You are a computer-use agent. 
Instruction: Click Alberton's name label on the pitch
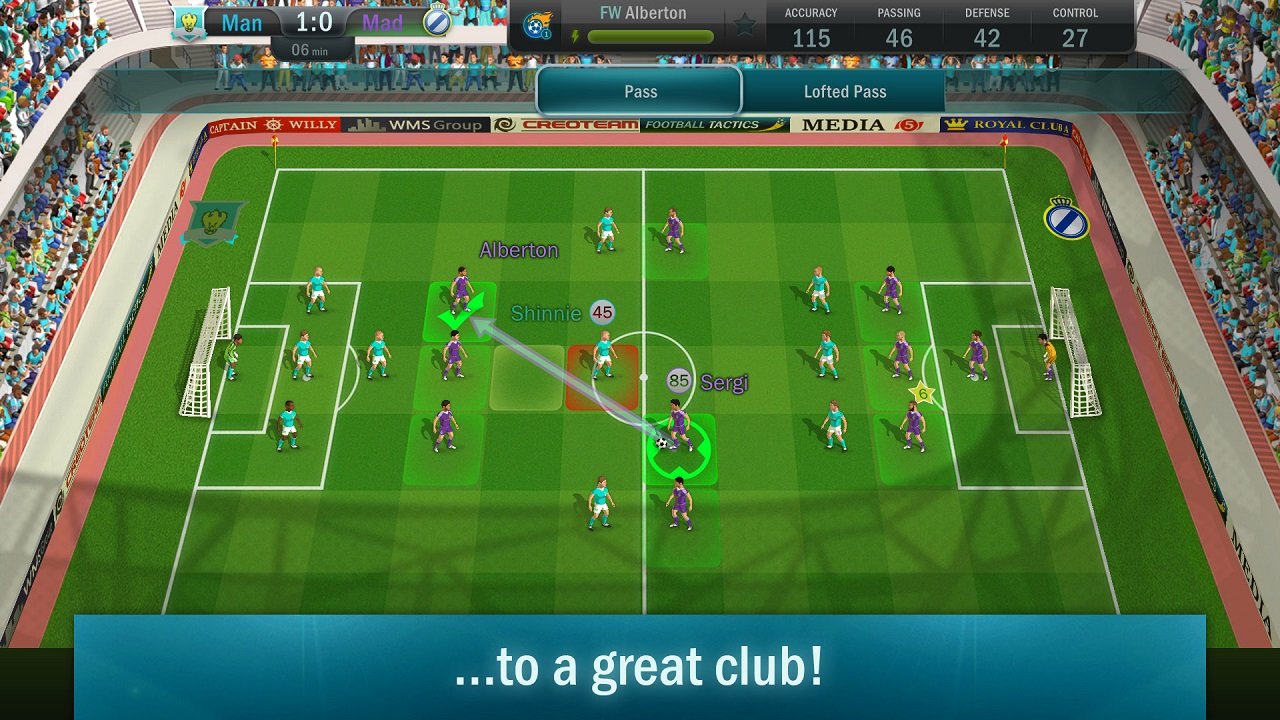[x=517, y=250]
